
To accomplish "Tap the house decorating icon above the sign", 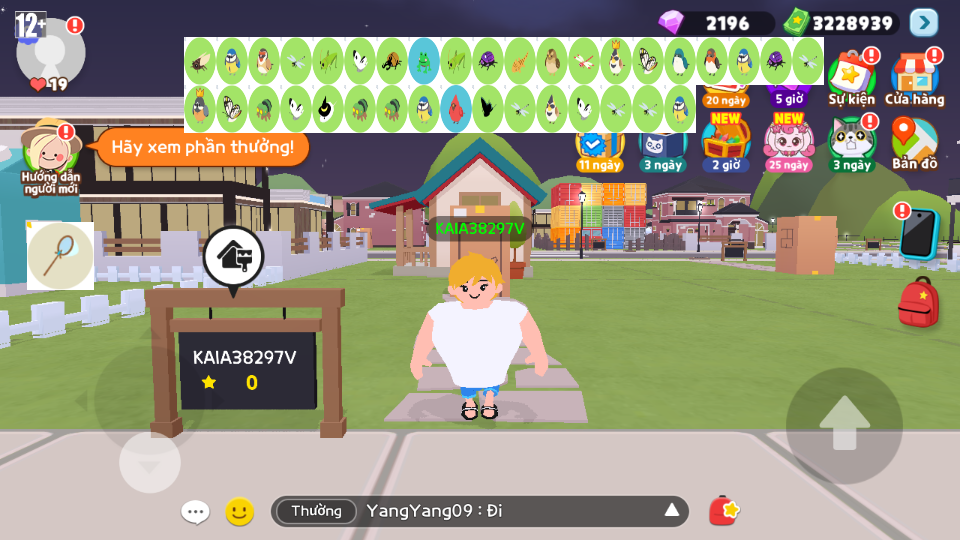I will tap(234, 256).
